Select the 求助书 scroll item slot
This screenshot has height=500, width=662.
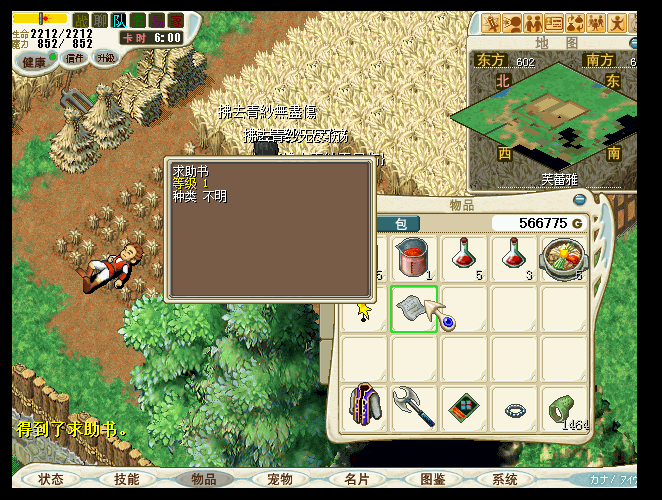point(413,308)
